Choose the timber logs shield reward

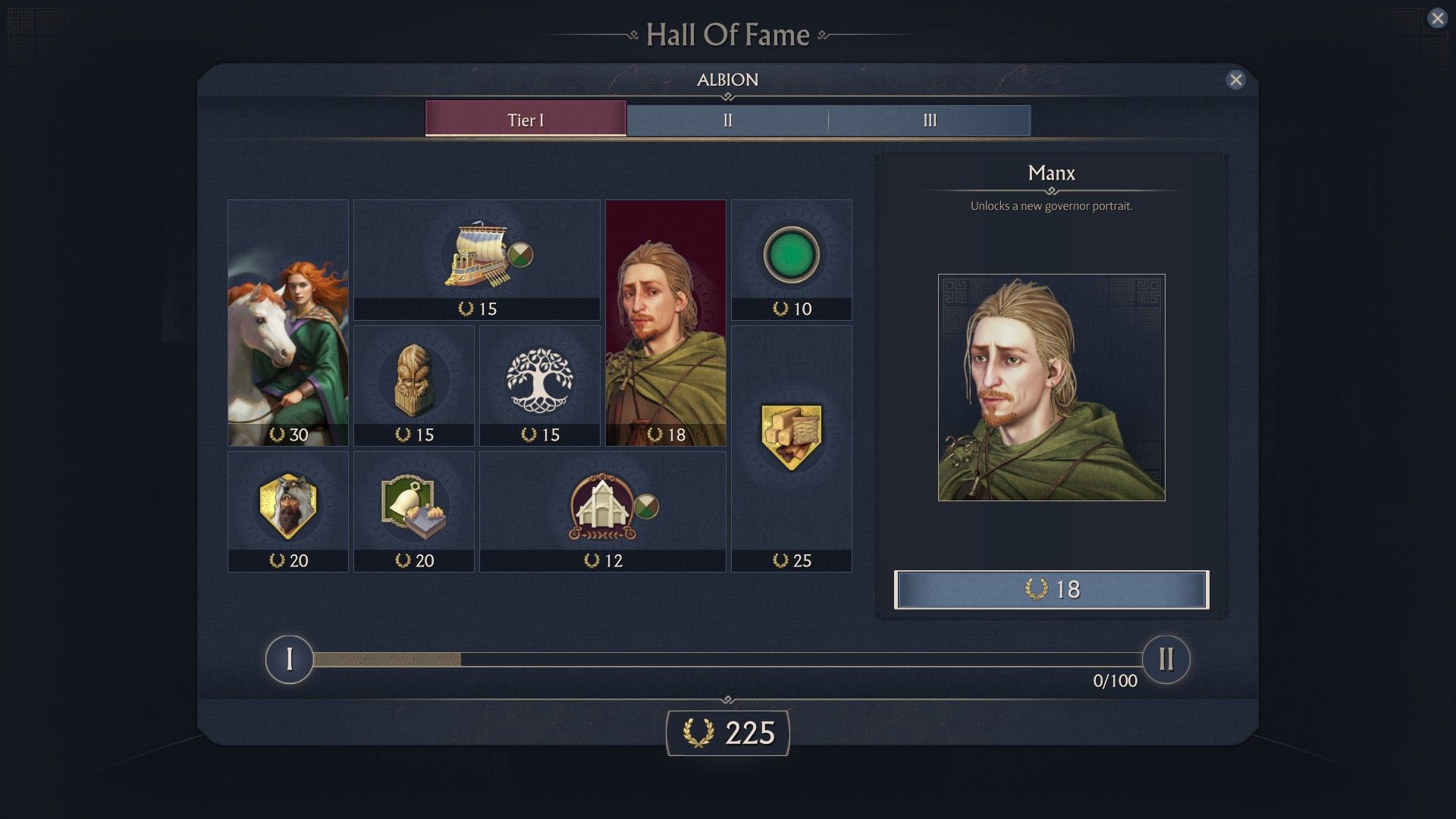791,447
